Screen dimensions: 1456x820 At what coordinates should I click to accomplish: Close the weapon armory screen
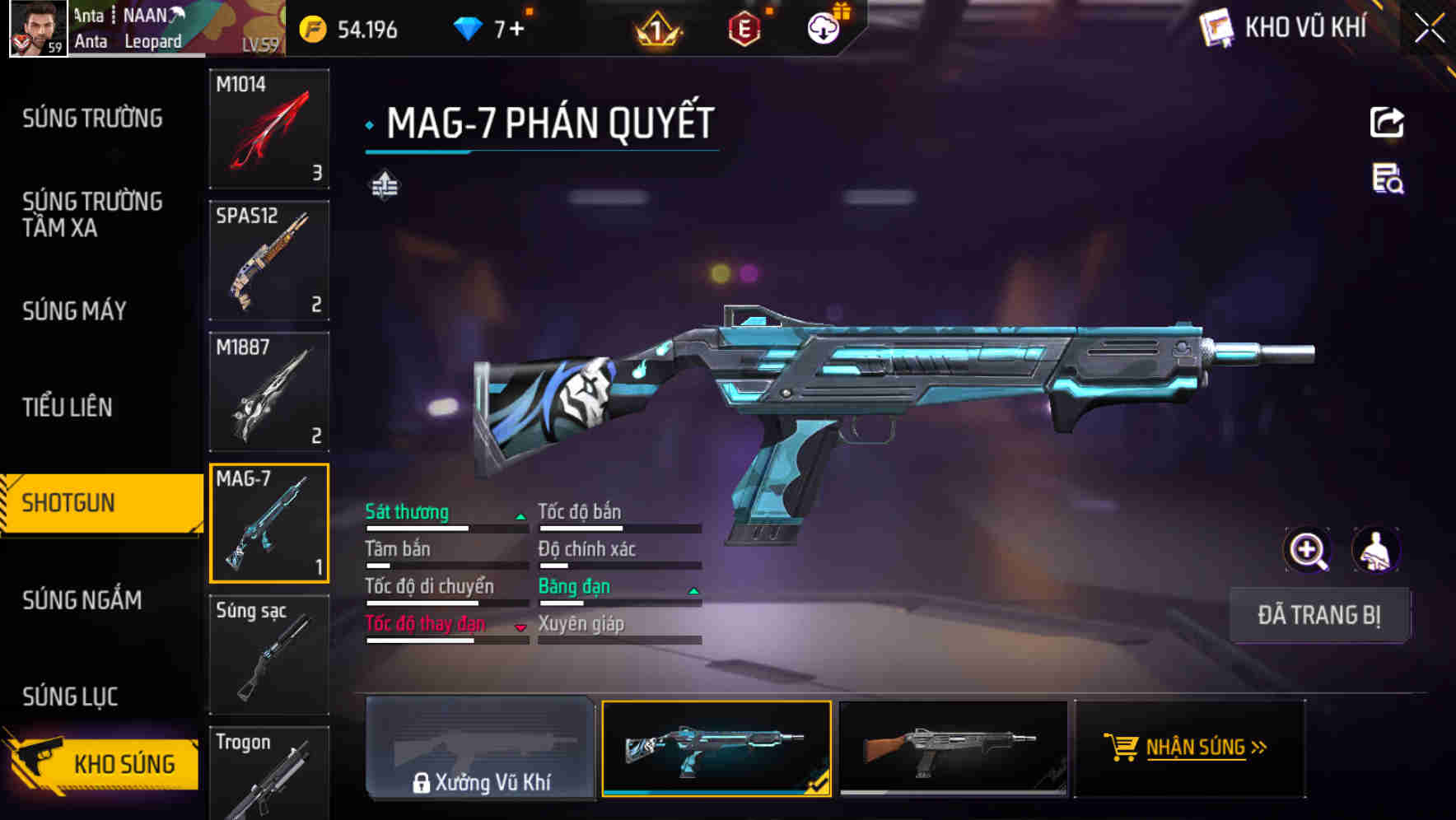click(x=1429, y=29)
